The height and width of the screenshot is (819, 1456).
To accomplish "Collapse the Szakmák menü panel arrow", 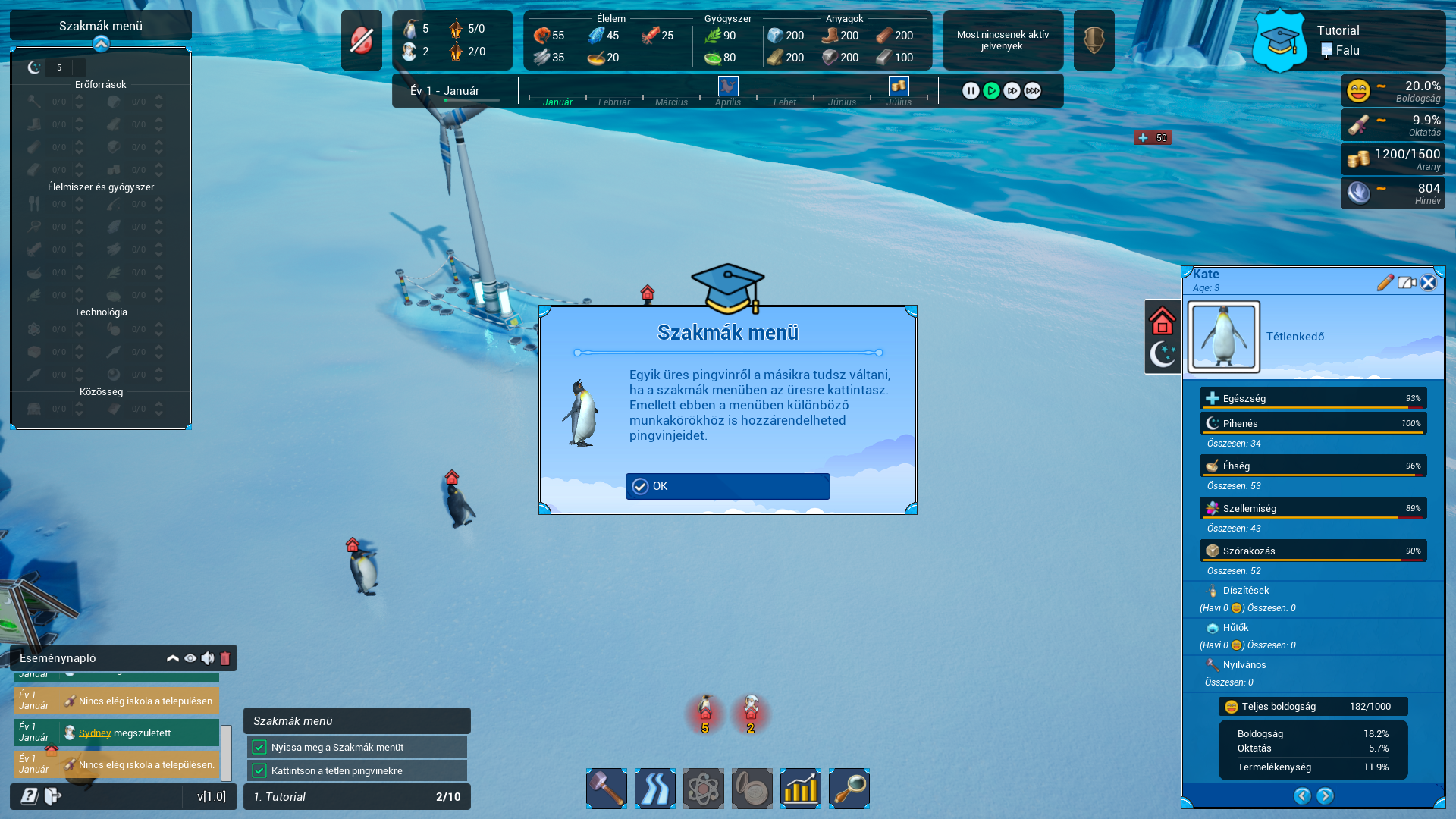I will (x=101, y=45).
